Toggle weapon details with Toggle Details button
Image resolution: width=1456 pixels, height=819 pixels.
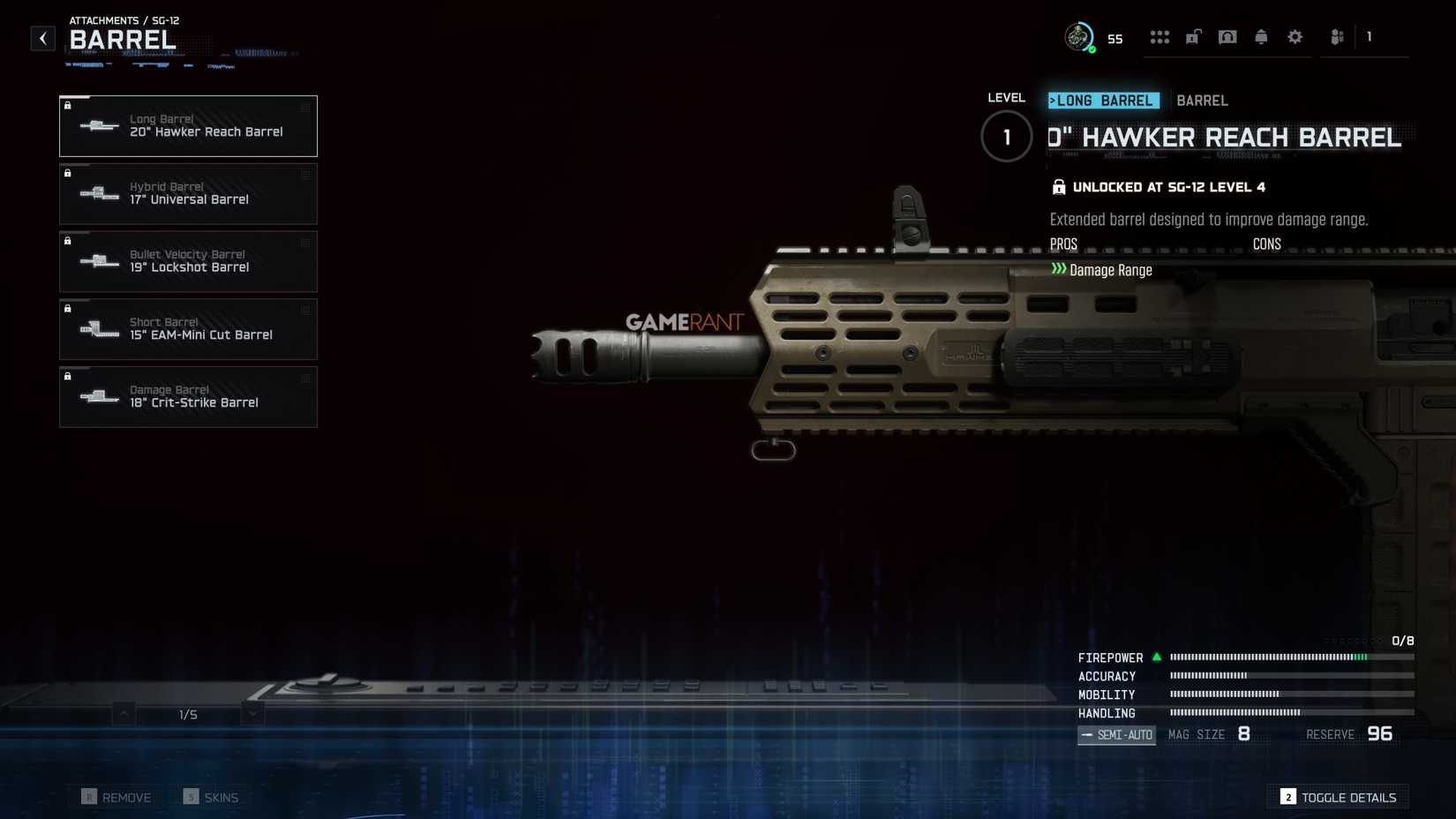click(x=1337, y=797)
